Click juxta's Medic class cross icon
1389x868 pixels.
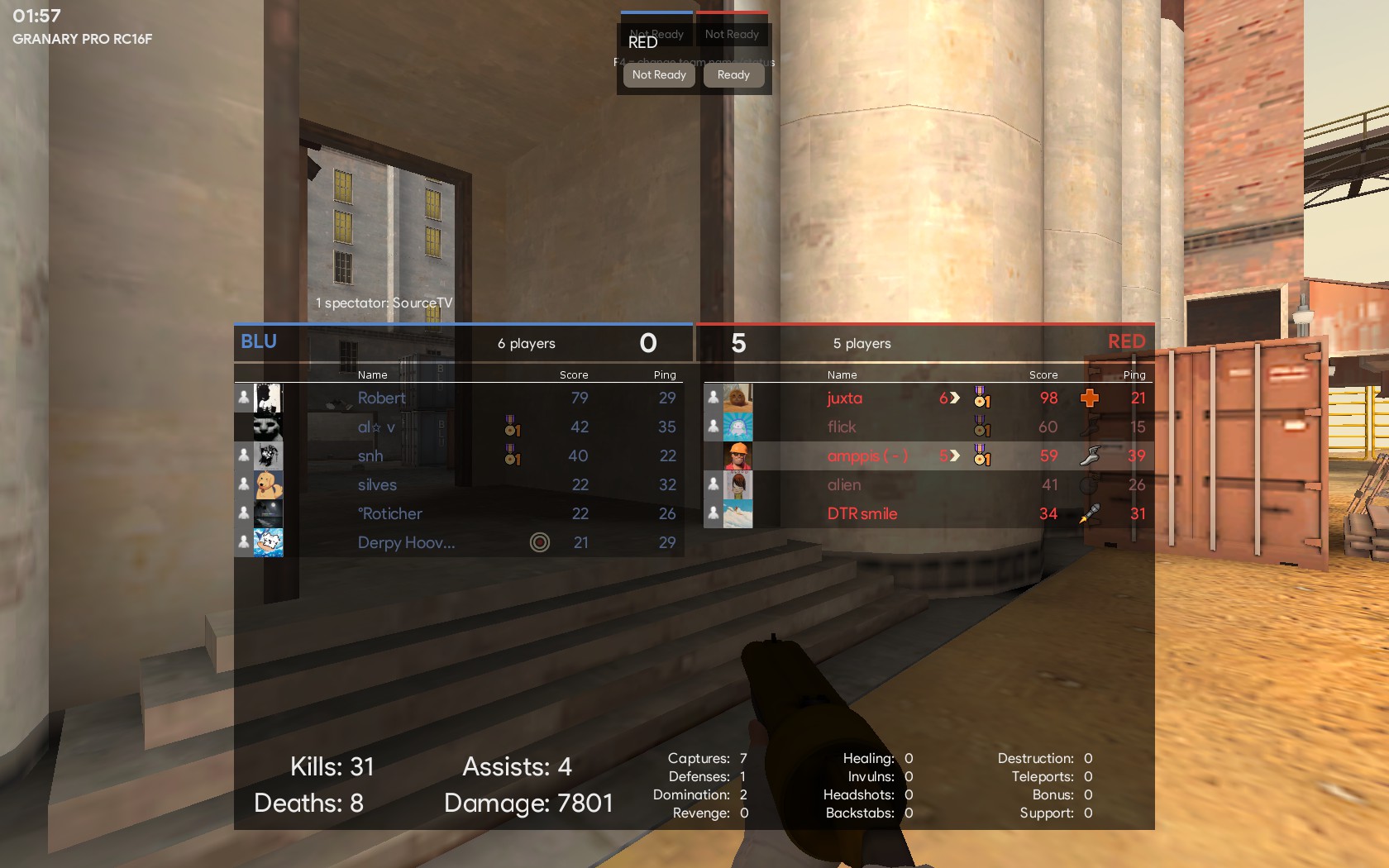click(x=1090, y=398)
